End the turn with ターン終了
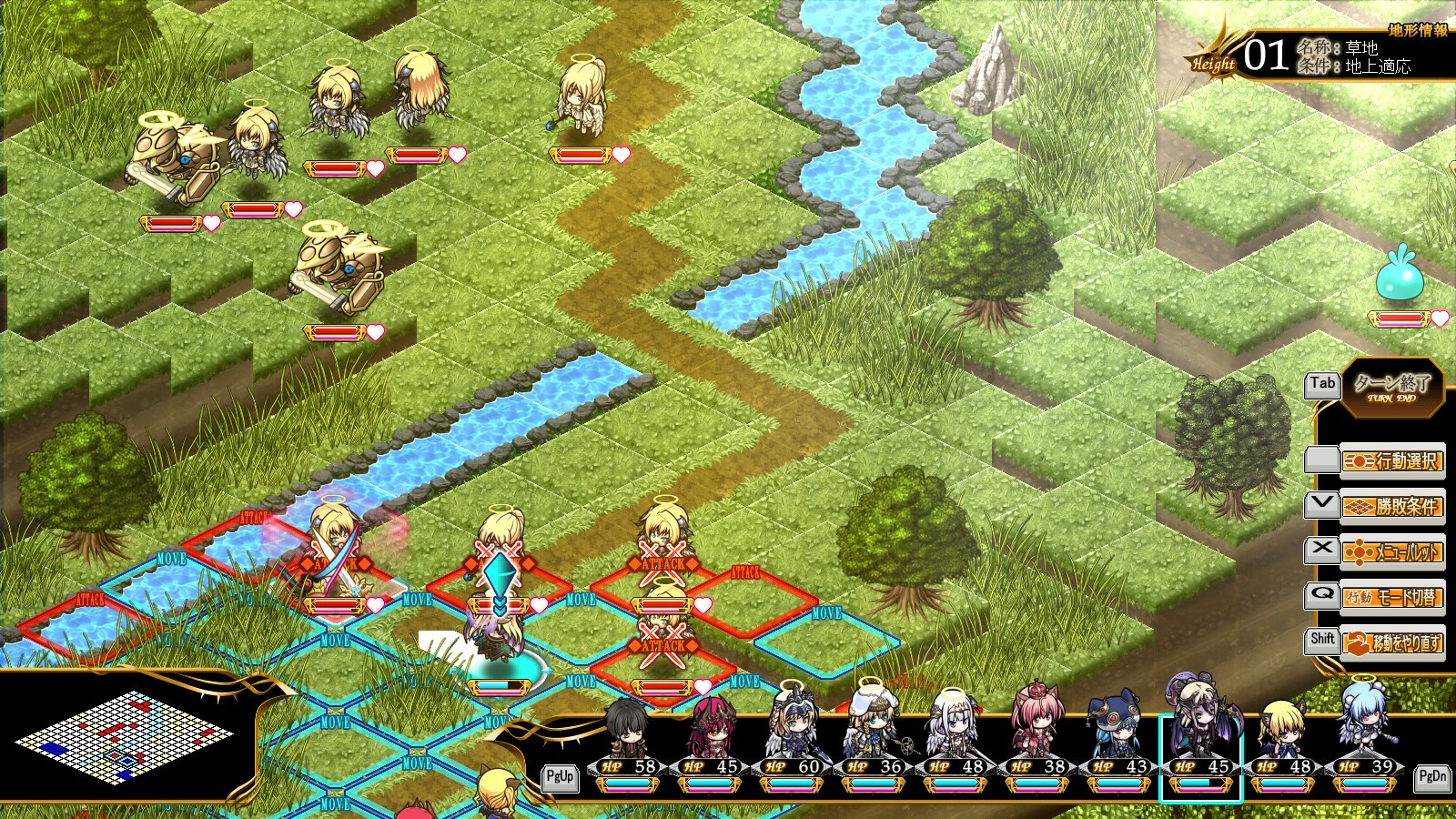 (x=1392, y=387)
